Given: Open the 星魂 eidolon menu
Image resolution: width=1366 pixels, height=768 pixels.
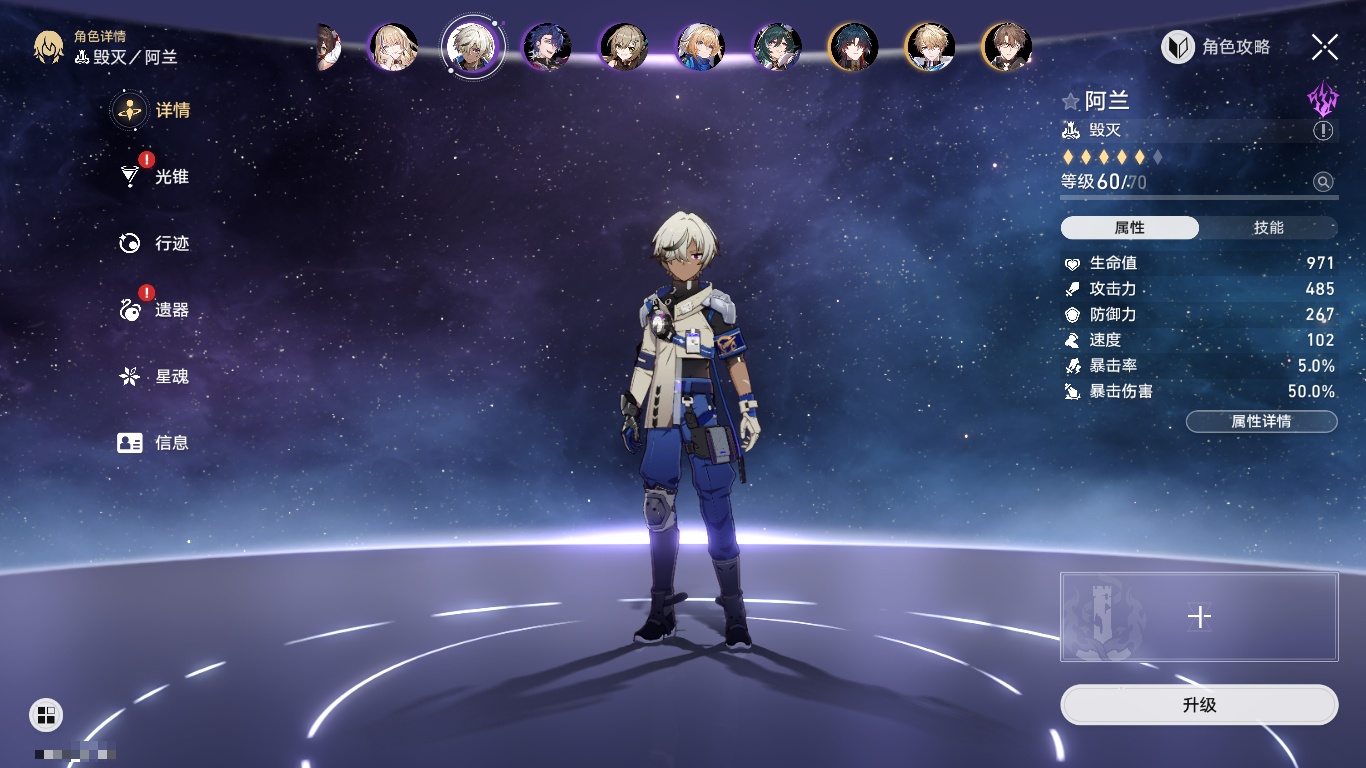Looking at the screenshot, I should click(170, 377).
